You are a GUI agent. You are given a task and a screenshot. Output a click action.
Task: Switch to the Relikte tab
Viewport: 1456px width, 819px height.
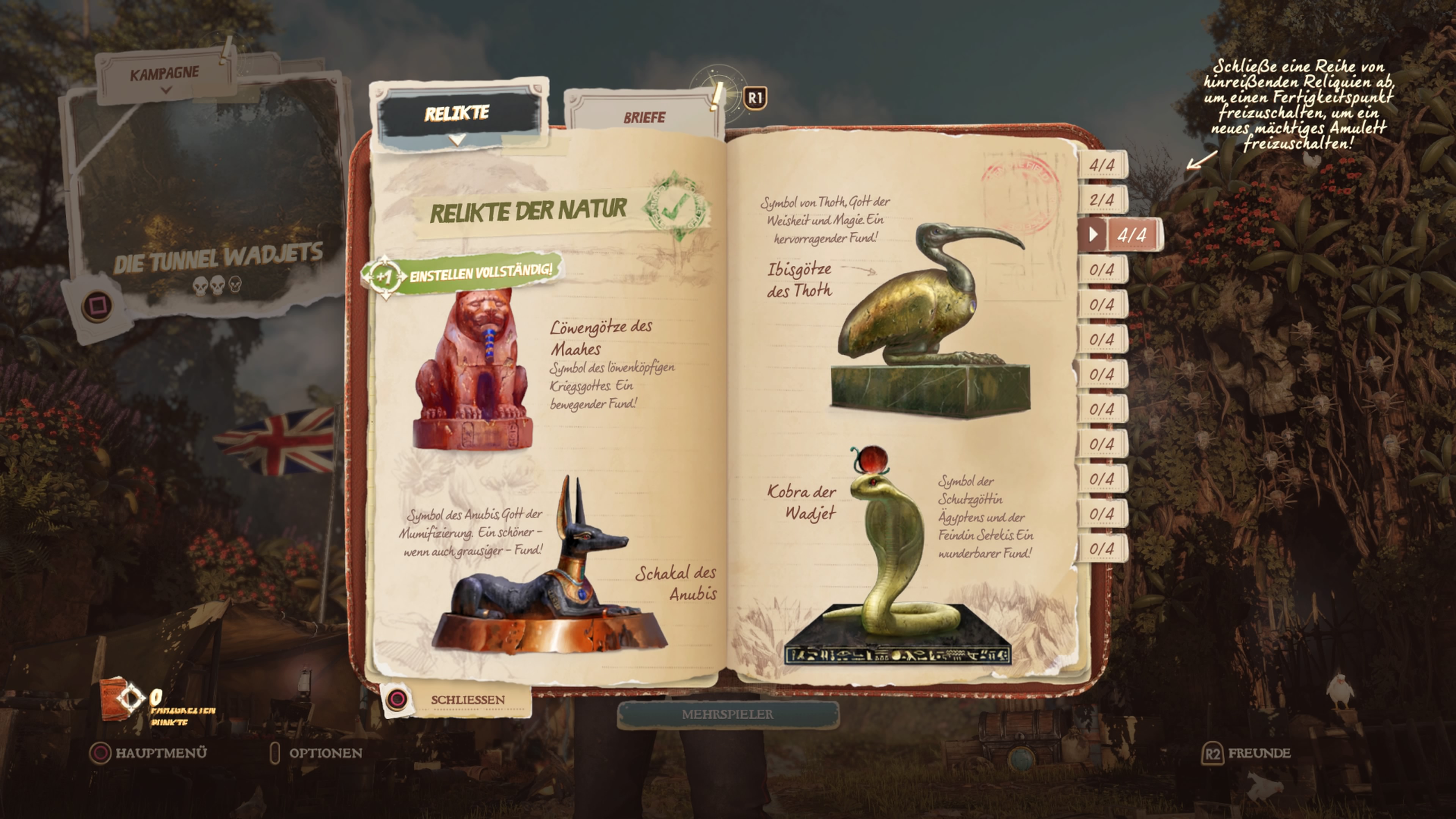pyautogui.click(x=457, y=114)
